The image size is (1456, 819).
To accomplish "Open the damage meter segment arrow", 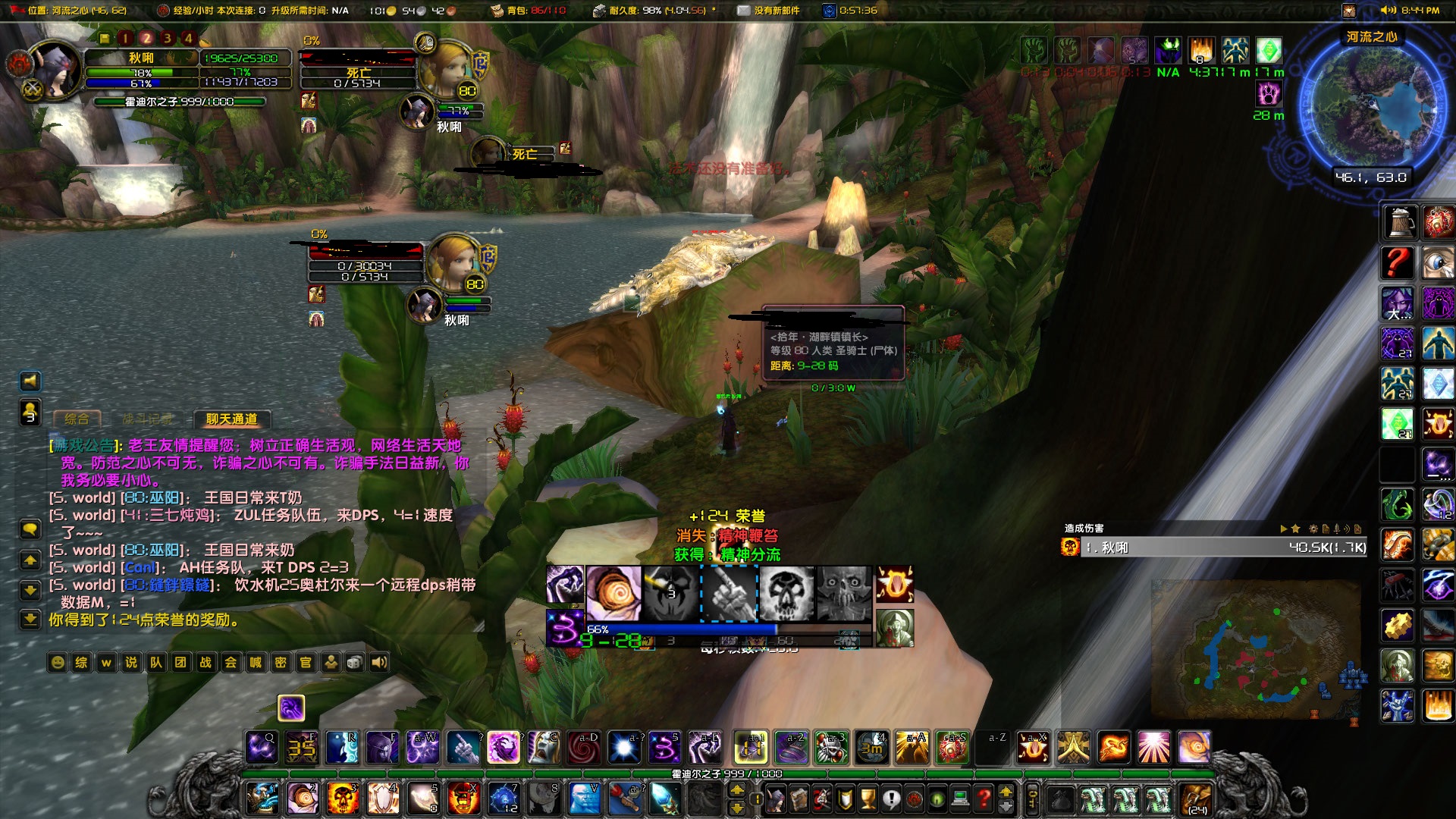I will tap(1284, 530).
